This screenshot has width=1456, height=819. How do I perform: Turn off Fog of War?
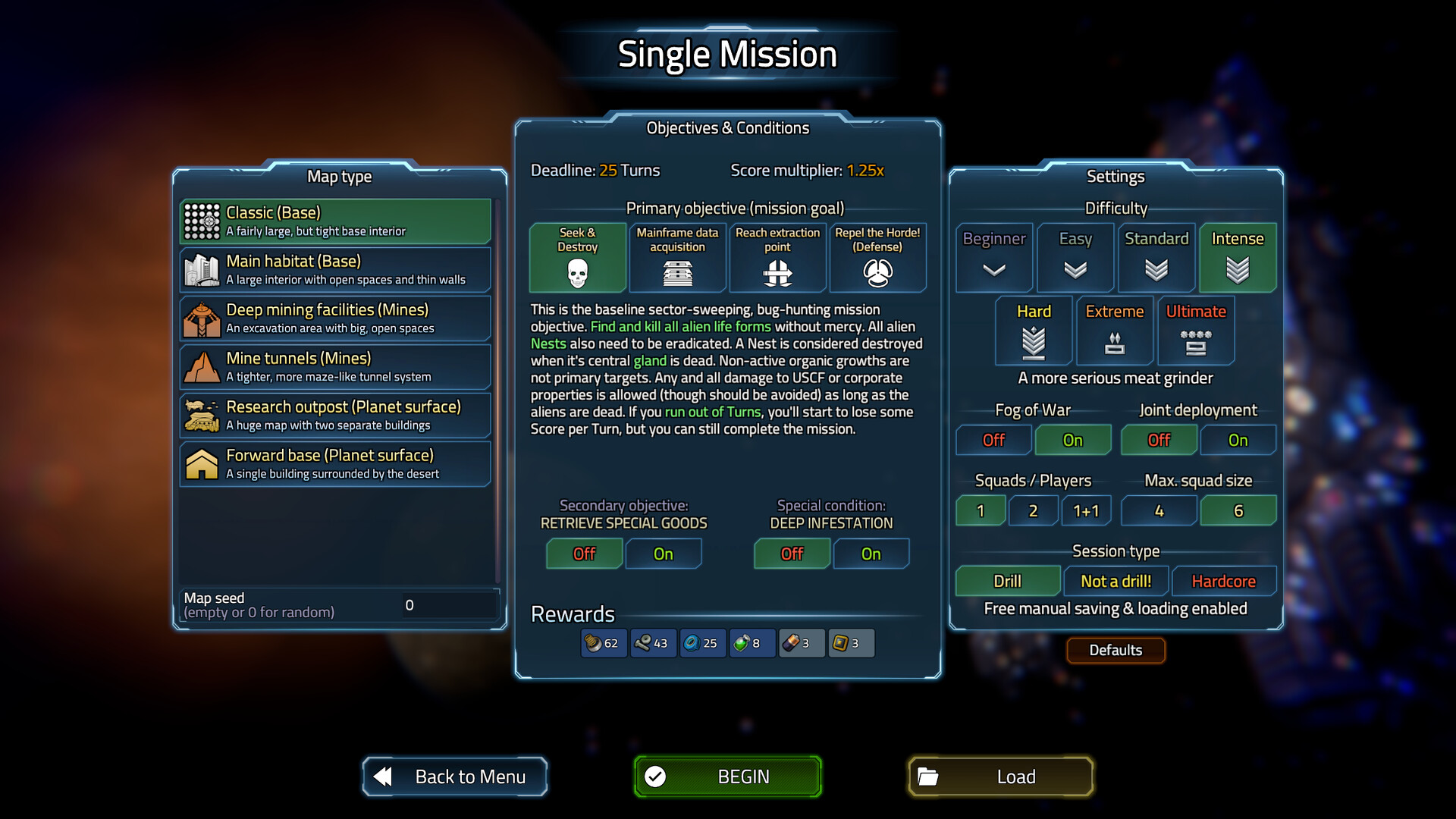[993, 440]
